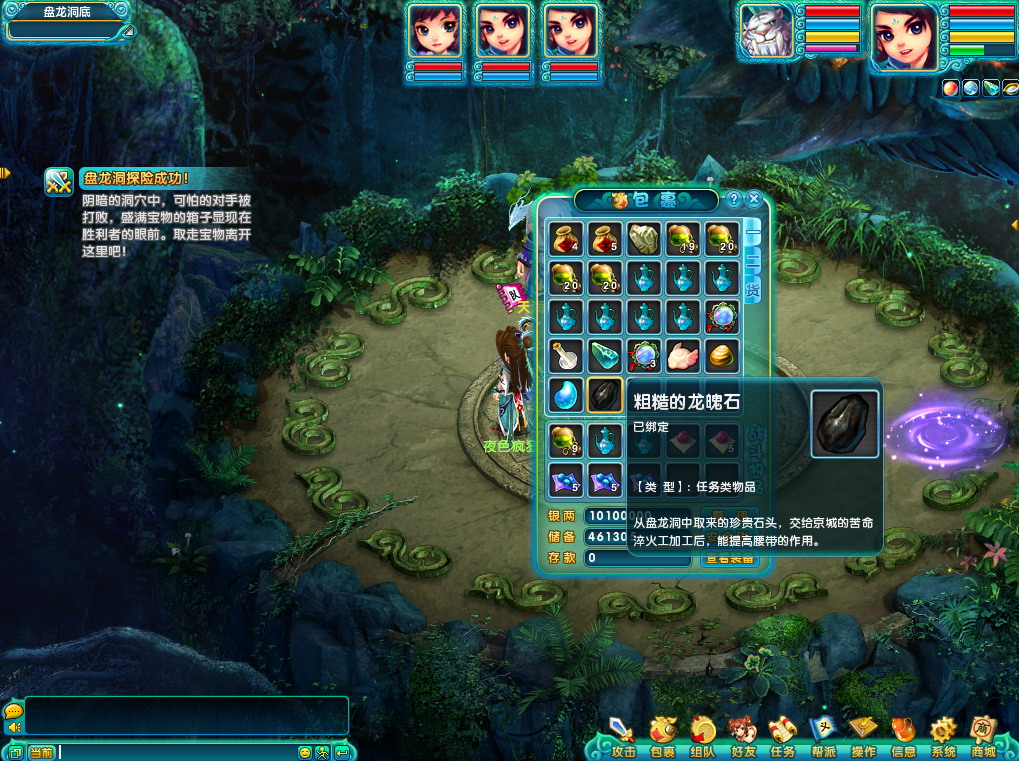This screenshot has height=761, width=1019.
Task: Select the pink hand-shaped item
Action: pyautogui.click(x=683, y=355)
